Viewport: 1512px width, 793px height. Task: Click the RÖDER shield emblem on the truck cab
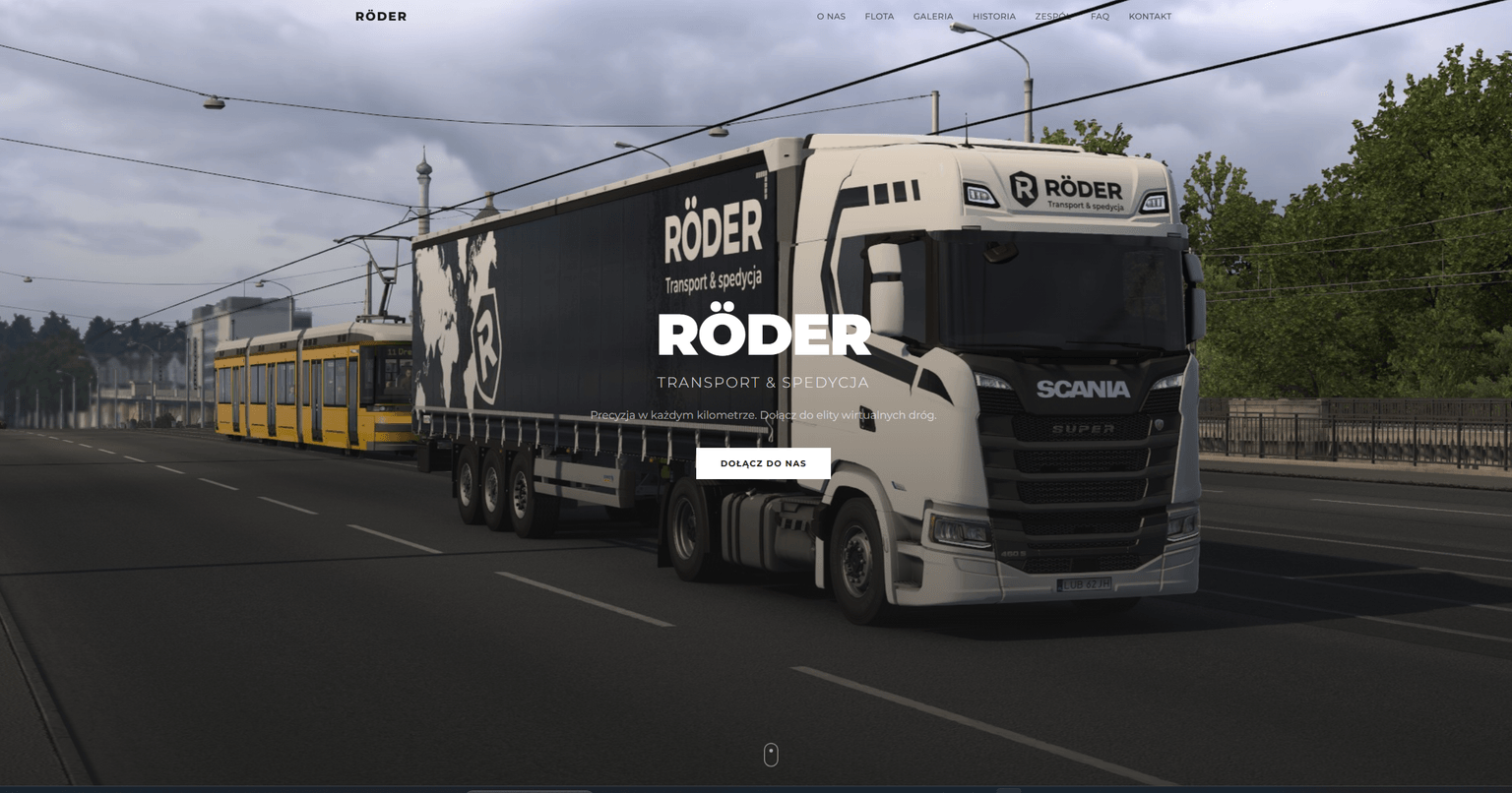tap(1024, 188)
